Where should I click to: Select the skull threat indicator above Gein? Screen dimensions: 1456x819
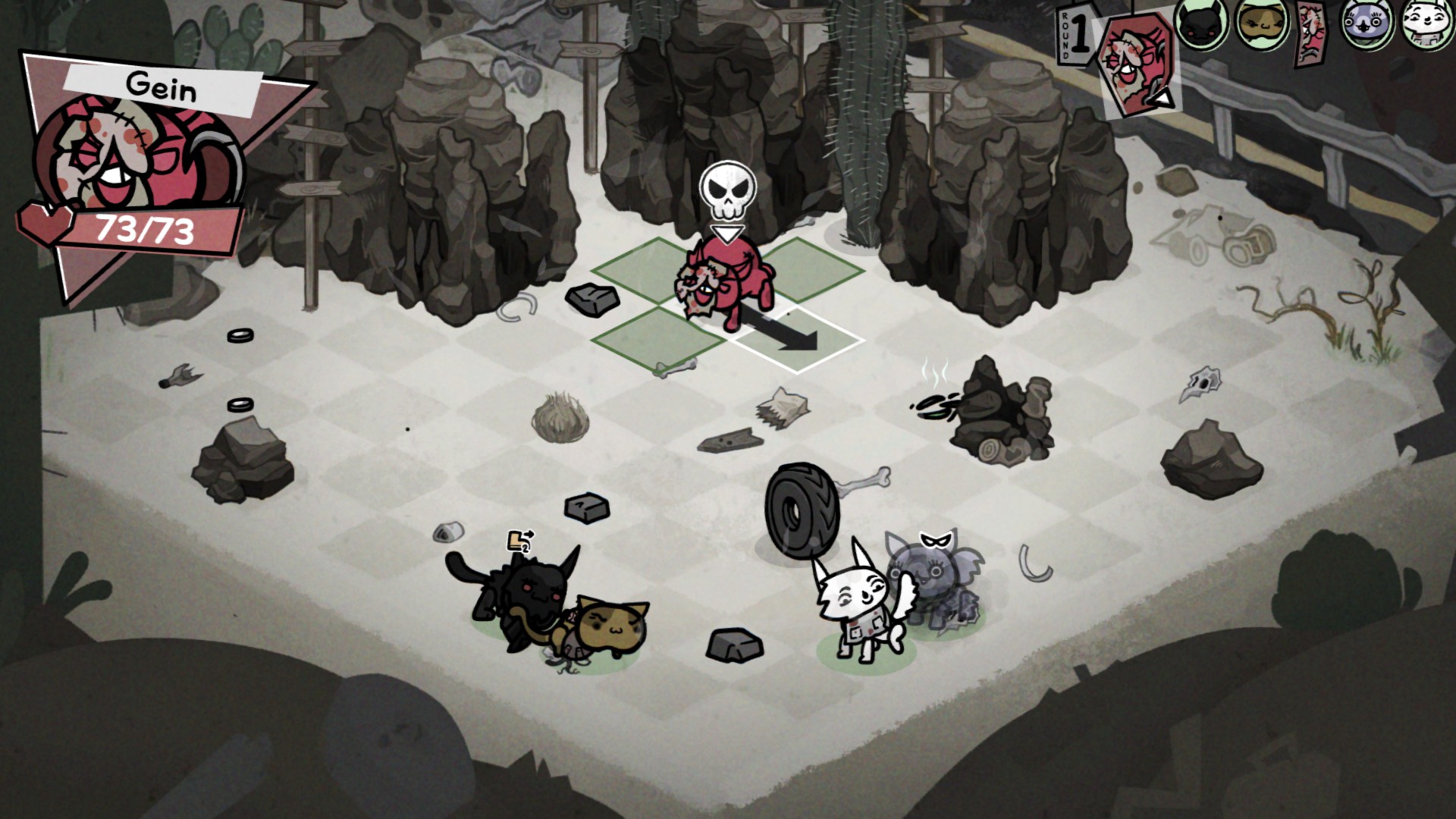[x=726, y=191]
